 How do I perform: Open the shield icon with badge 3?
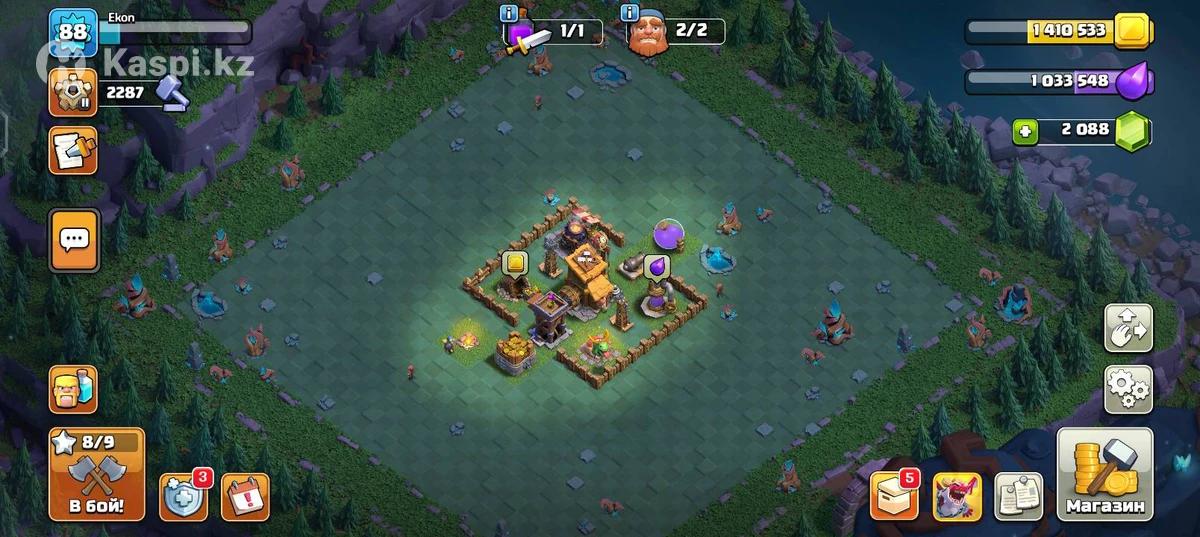(x=184, y=496)
